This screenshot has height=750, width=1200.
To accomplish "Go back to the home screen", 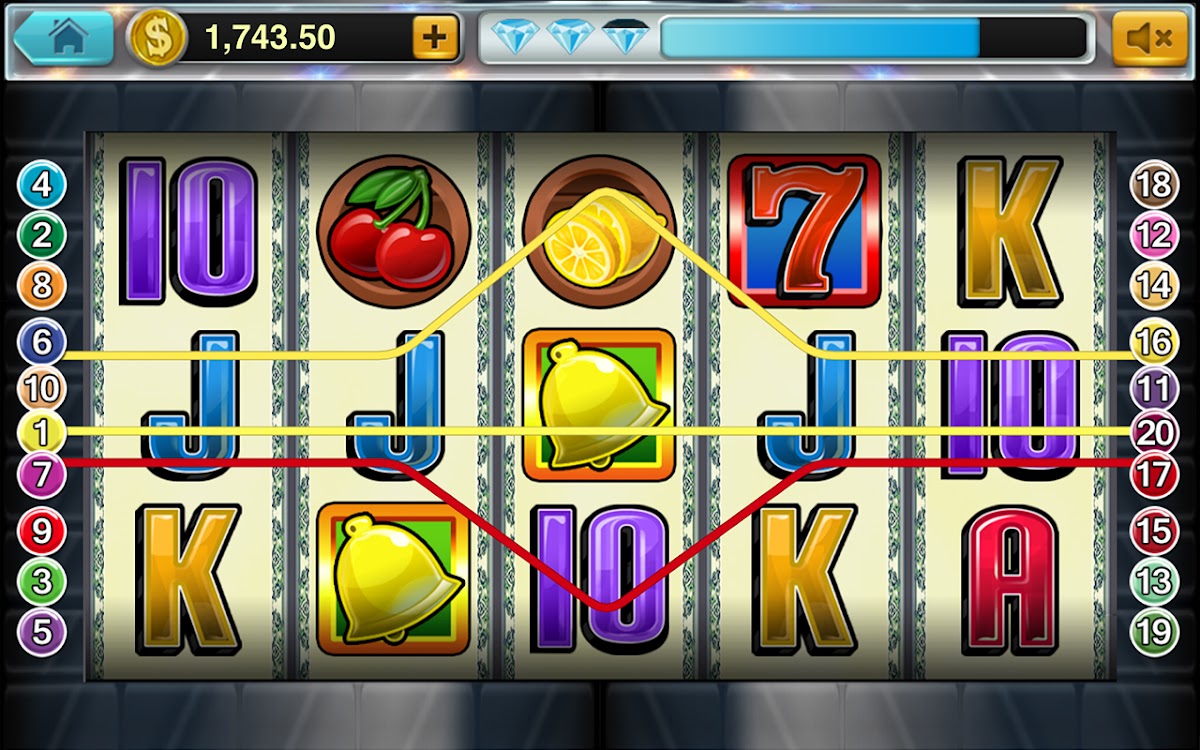I will (64, 38).
